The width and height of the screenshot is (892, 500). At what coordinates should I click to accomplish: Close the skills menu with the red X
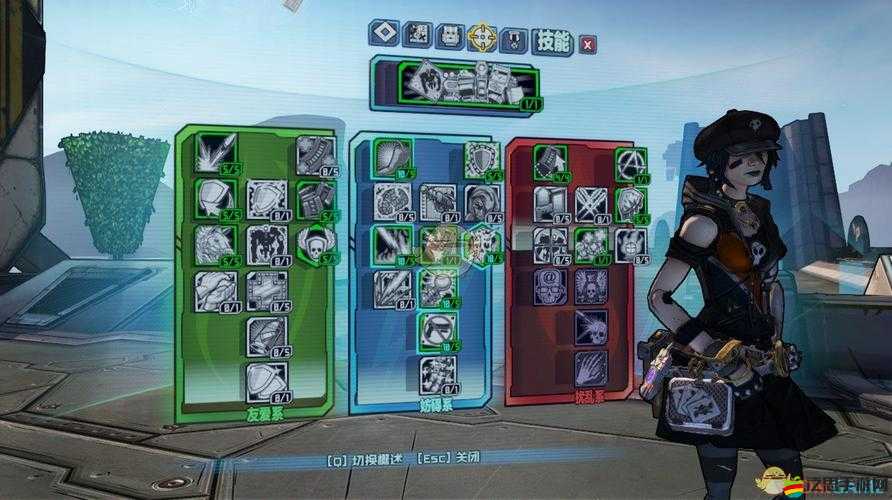pos(588,43)
